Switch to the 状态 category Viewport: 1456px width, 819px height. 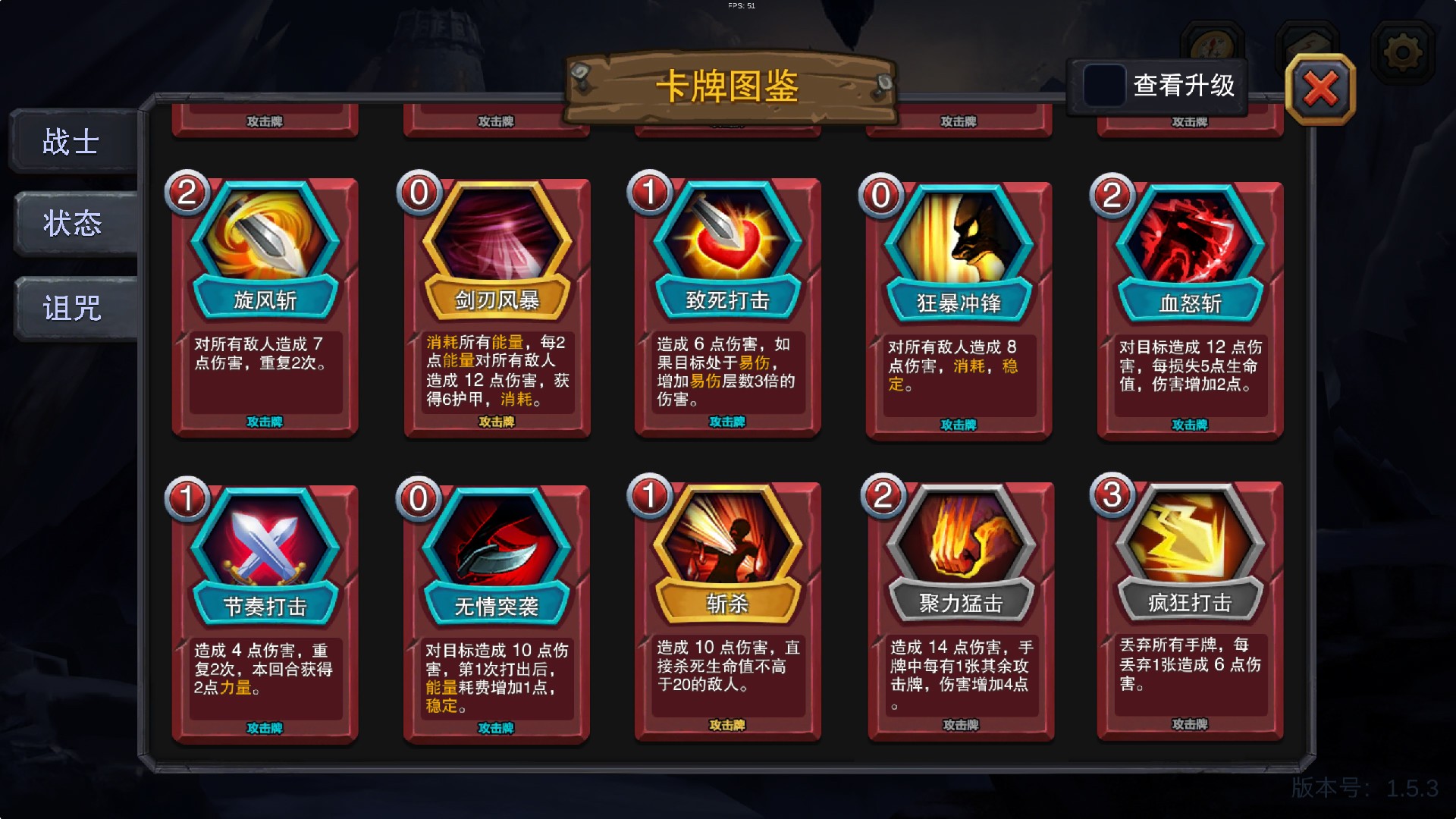[72, 224]
